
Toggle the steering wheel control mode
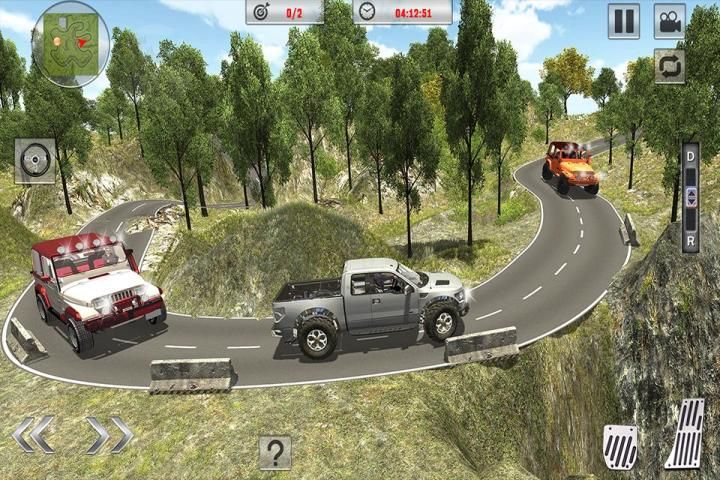tap(35, 160)
